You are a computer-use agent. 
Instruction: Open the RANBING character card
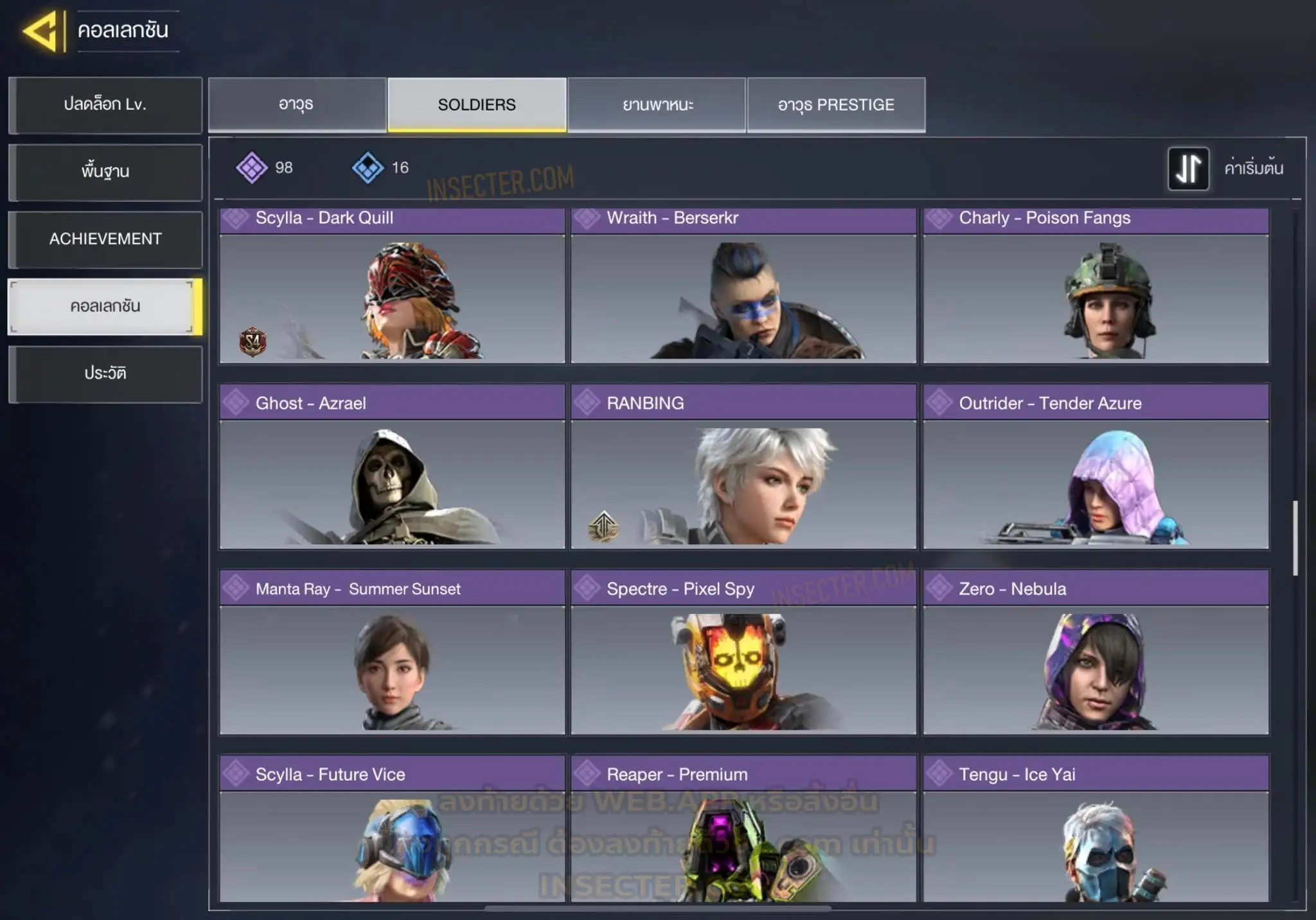pyautogui.click(x=743, y=467)
